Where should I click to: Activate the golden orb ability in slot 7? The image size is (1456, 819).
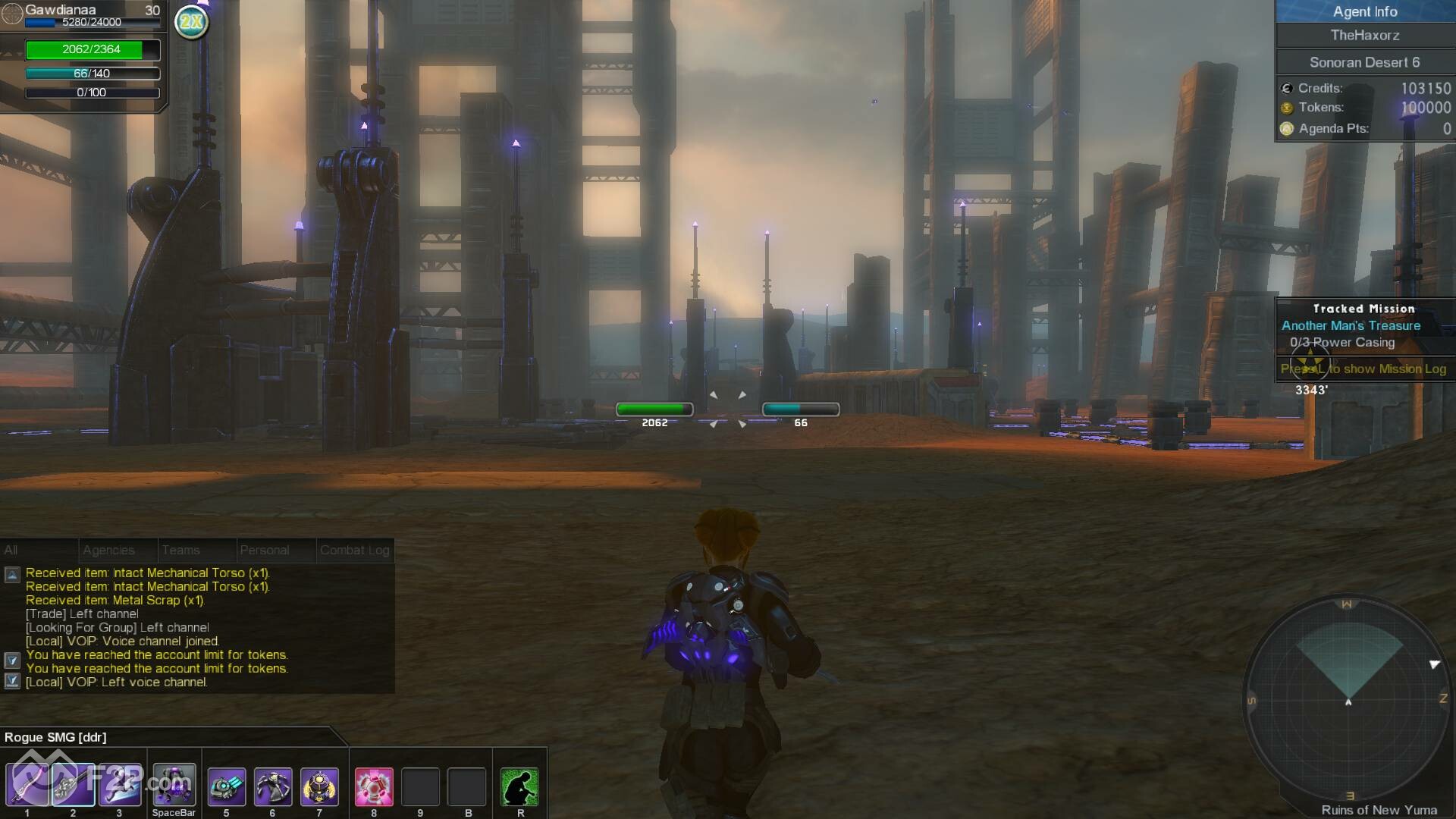pyautogui.click(x=319, y=786)
